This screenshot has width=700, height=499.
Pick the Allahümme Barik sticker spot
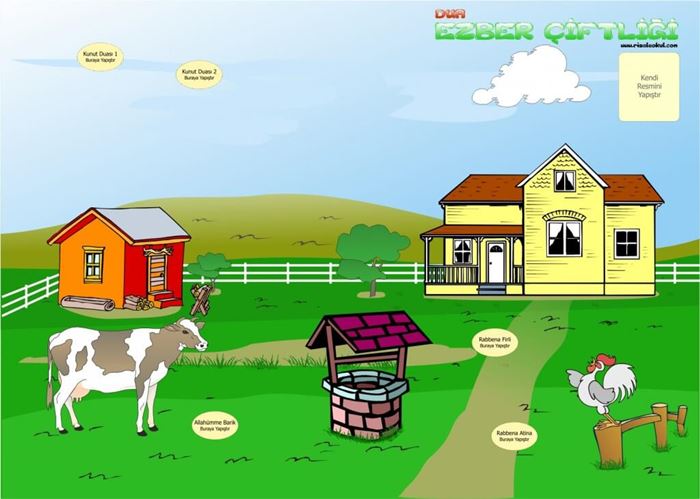[215, 425]
